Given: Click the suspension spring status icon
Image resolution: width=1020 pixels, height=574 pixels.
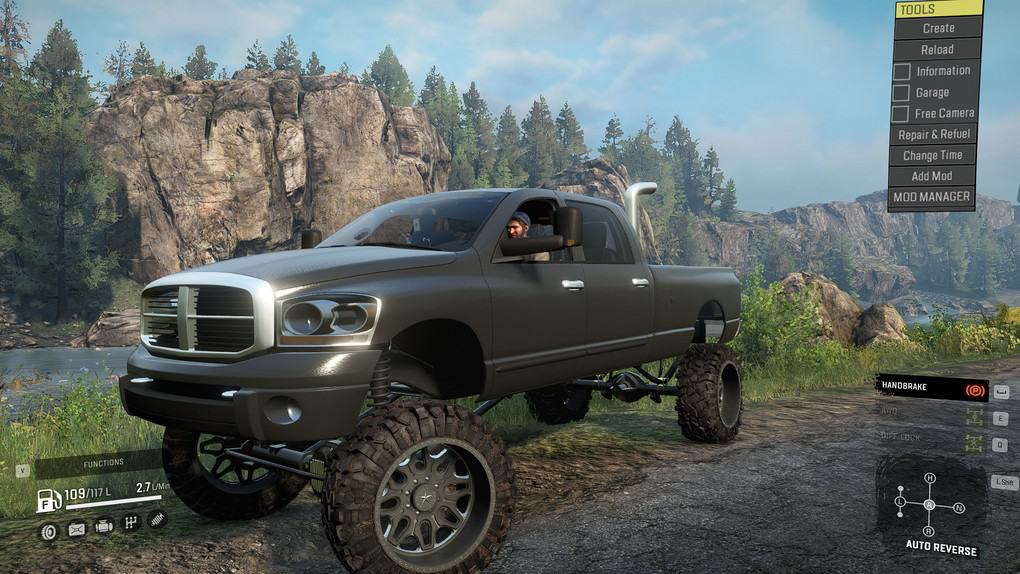Looking at the screenshot, I should [x=157, y=519].
